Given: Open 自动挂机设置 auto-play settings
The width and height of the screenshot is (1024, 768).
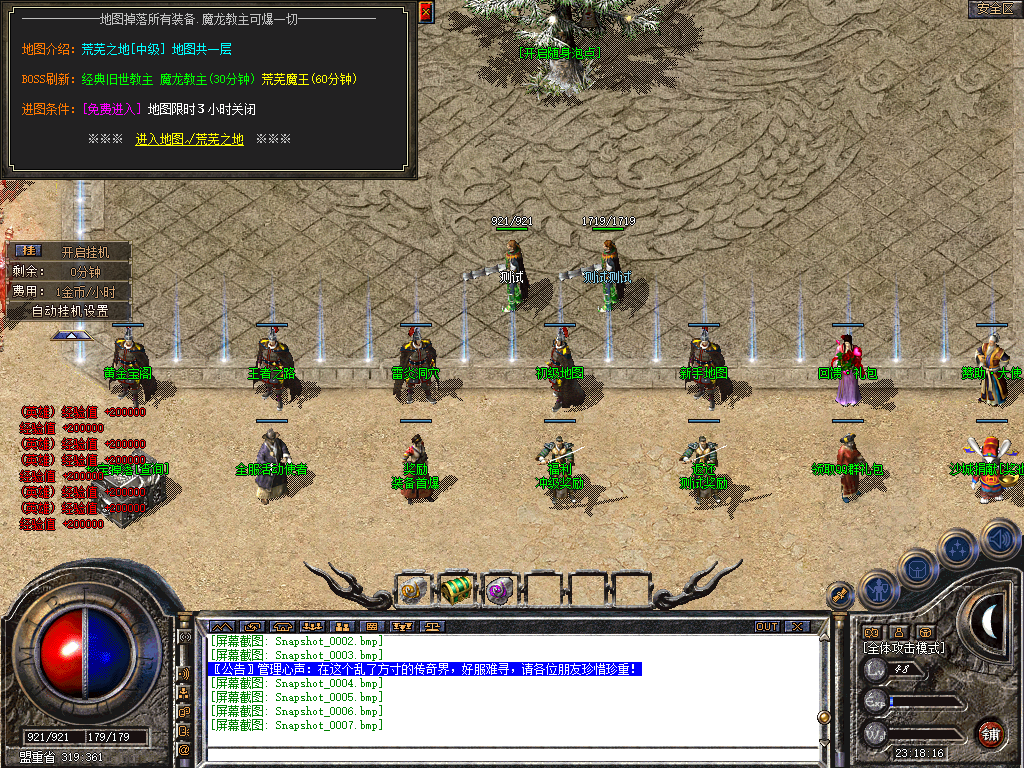Looking at the screenshot, I should coord(70,310).
